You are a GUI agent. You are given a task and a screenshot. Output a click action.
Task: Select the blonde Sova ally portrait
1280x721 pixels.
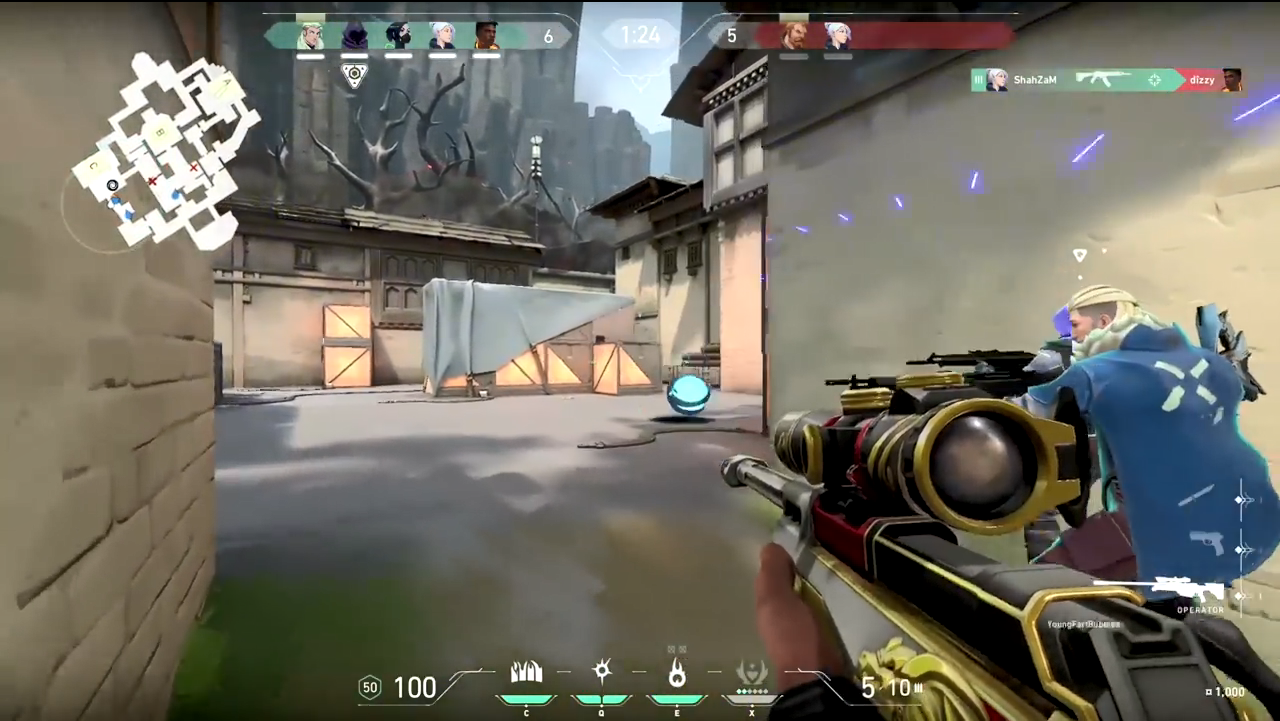[x=311, y=36]
